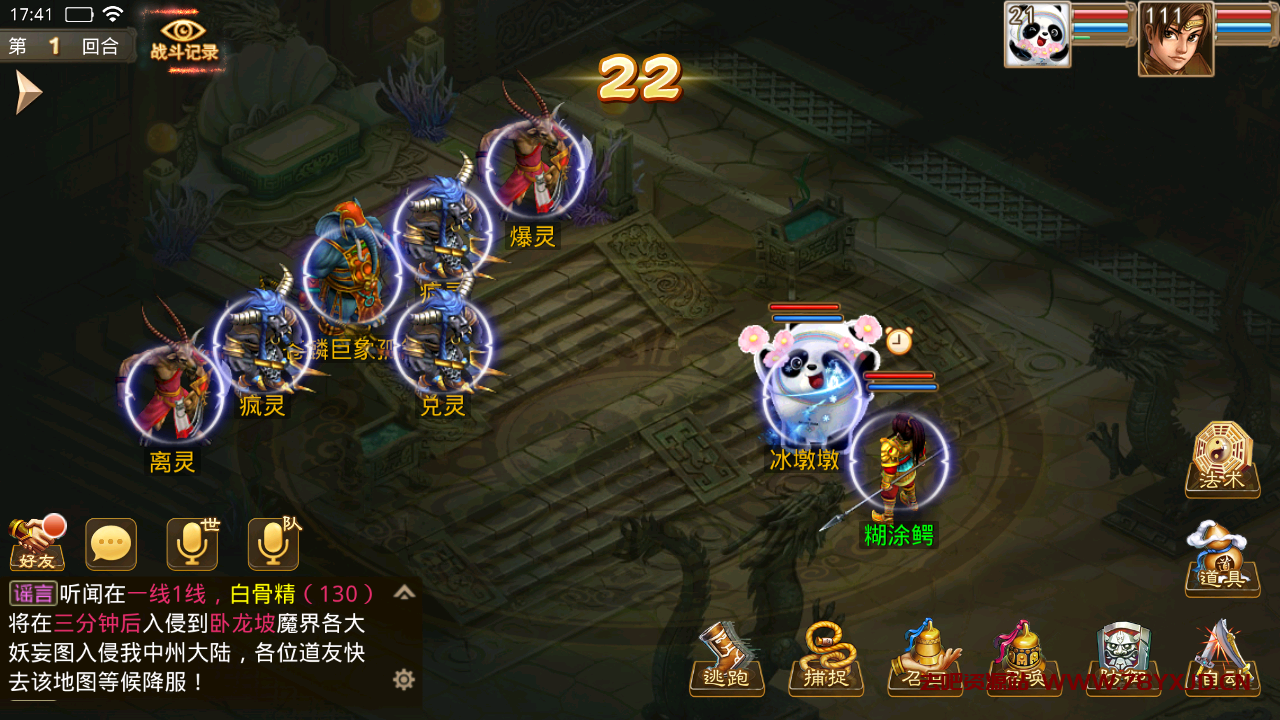Image resolution: width=1280 pixels, height=720 pixels.
Task: Target the enemy named 离灵
Action: [x=172, y=395]
